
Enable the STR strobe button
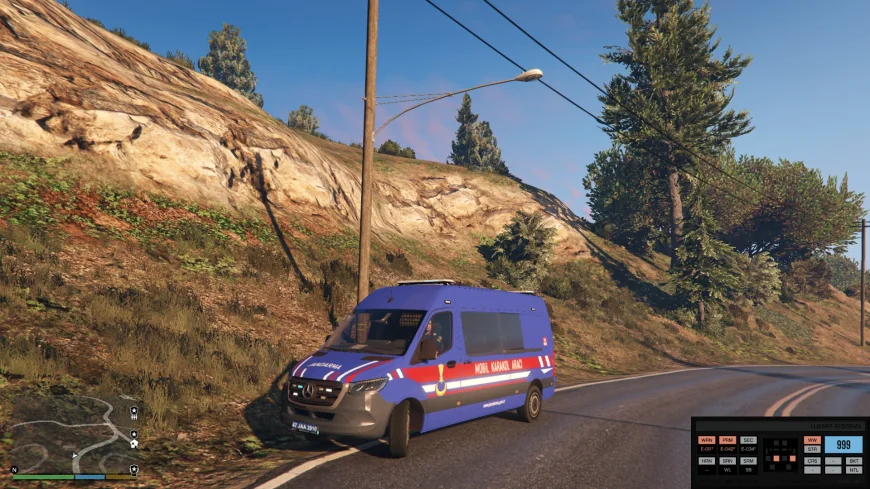(812, 449)
